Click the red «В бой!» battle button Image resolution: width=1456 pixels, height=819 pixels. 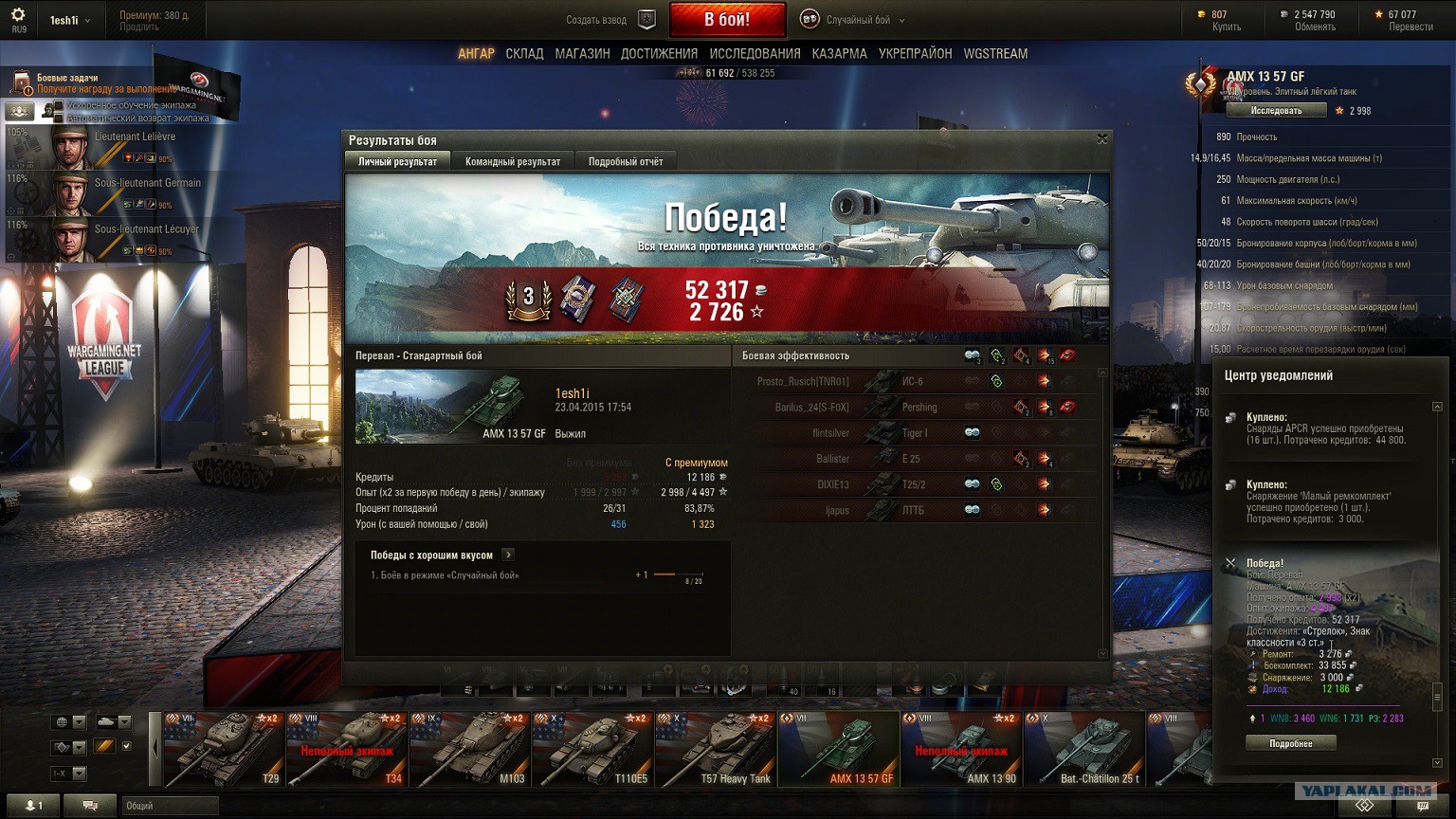pos(727,19)
